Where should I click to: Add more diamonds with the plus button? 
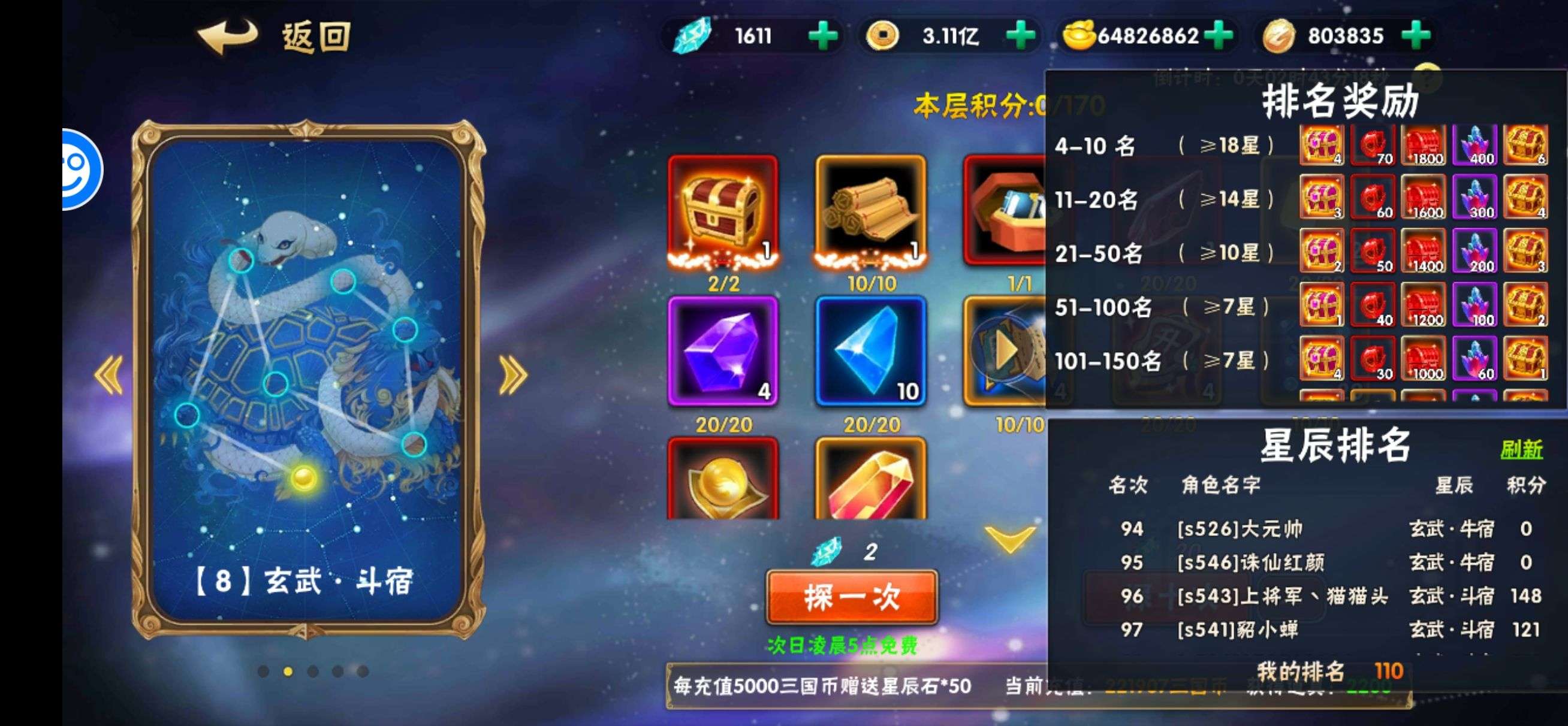822,36
